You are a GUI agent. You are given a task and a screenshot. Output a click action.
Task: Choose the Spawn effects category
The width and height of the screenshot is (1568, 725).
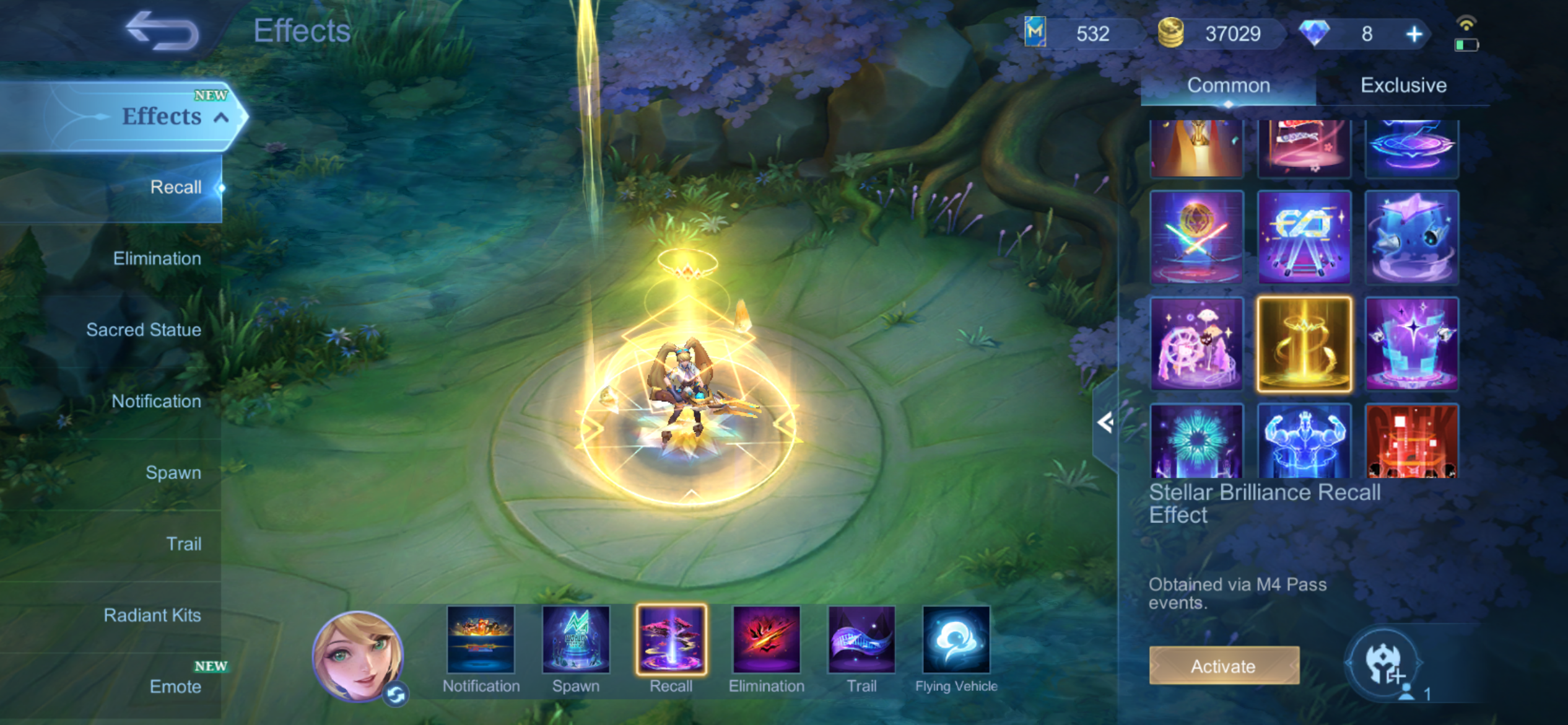pos(173,472)
